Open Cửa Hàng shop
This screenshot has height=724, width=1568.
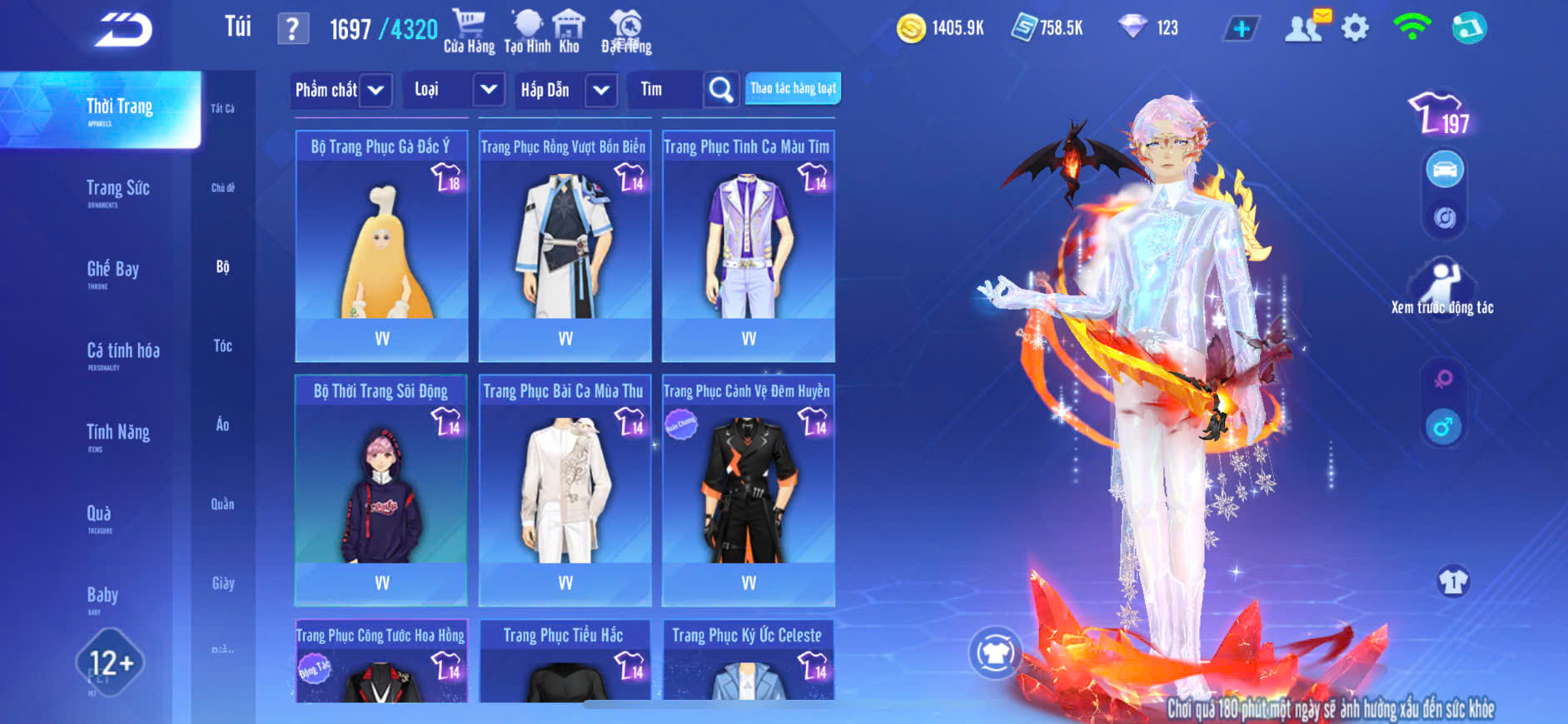click(x=469, y=32)
